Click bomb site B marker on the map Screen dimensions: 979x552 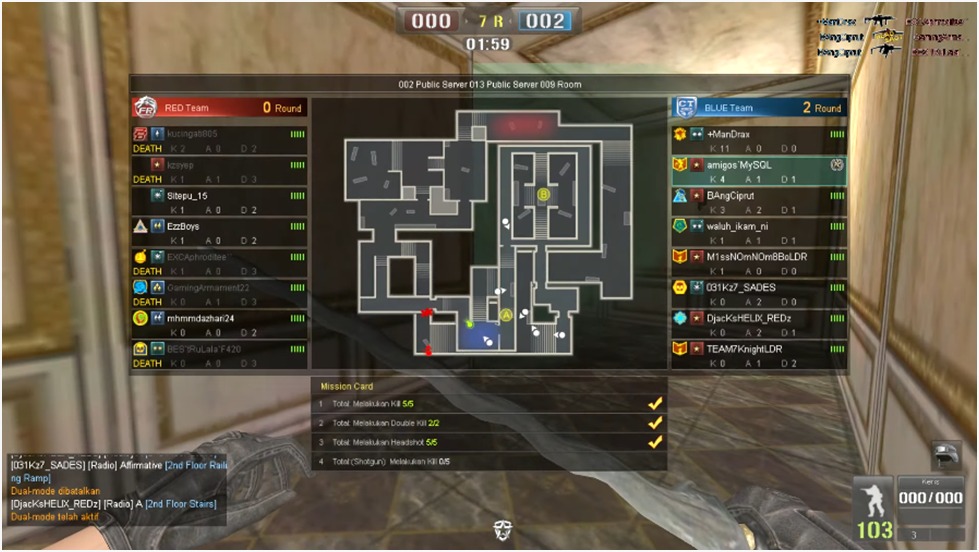pyautogui.click(x=544, y=194)
